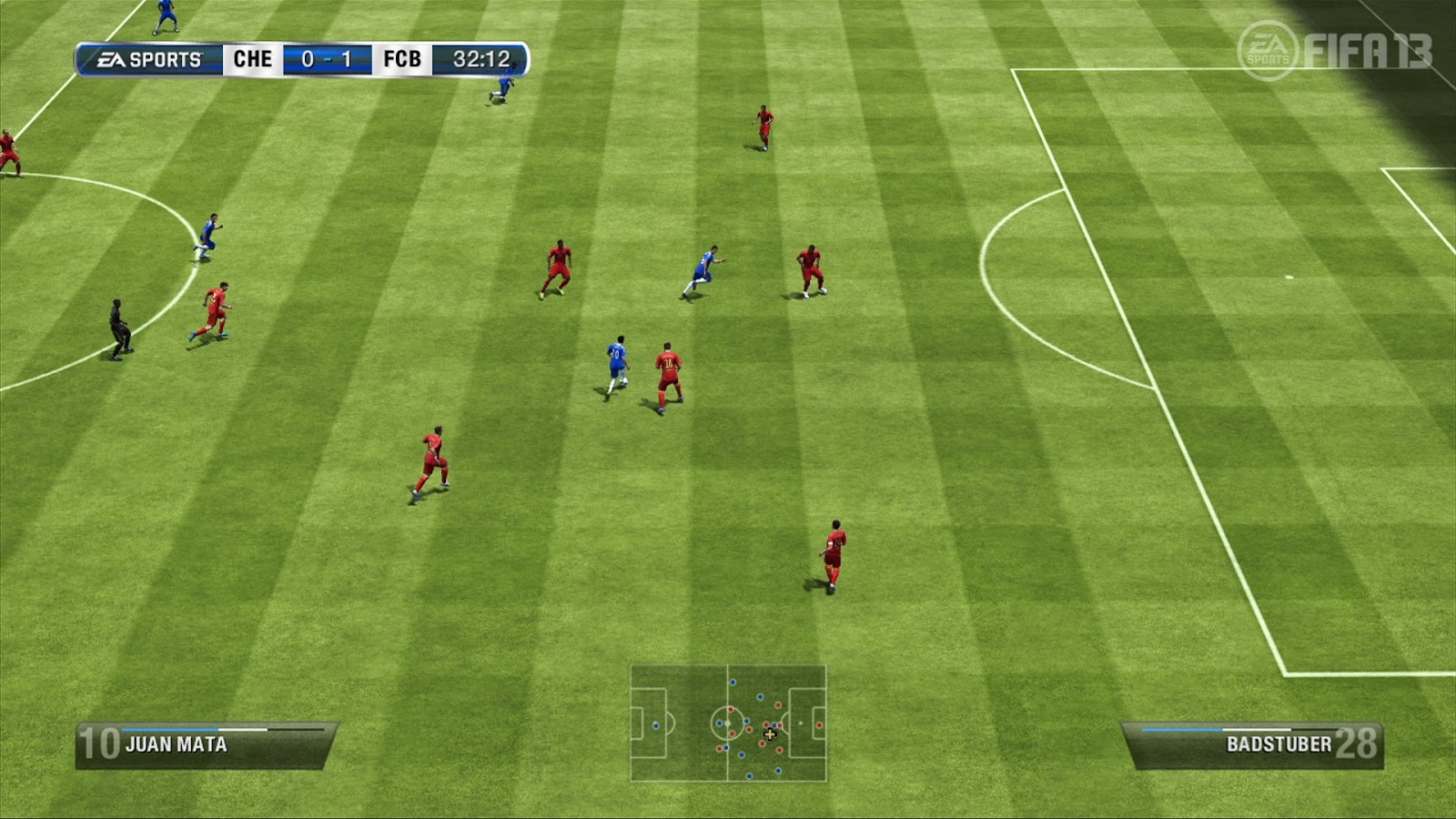This screenshot has width=1456, height=819.
Task: Toggle the CHE team panel on the scoreboard
Action: [252, 58]
